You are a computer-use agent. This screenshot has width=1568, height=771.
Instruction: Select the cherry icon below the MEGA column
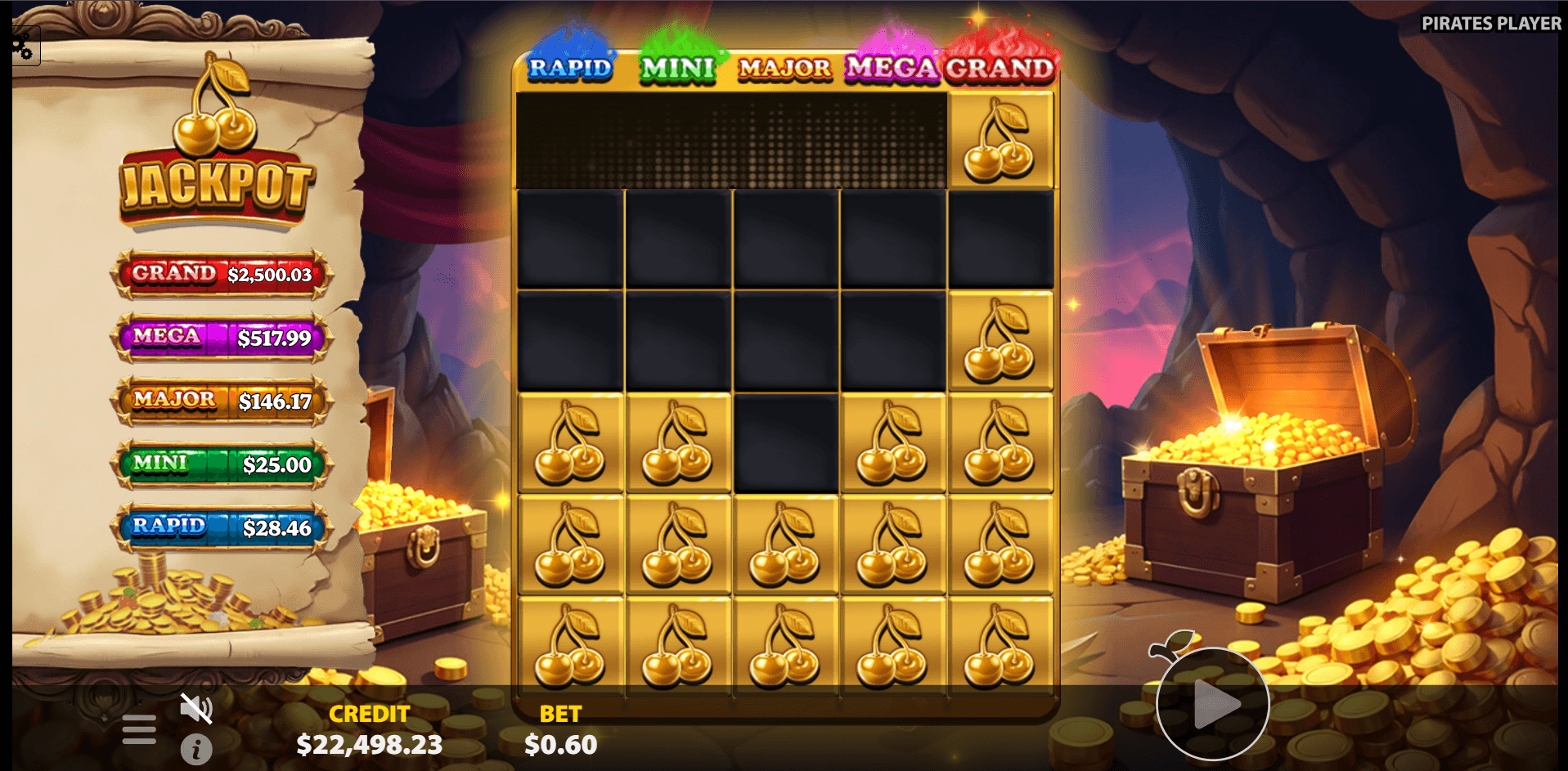coord(893,442)
